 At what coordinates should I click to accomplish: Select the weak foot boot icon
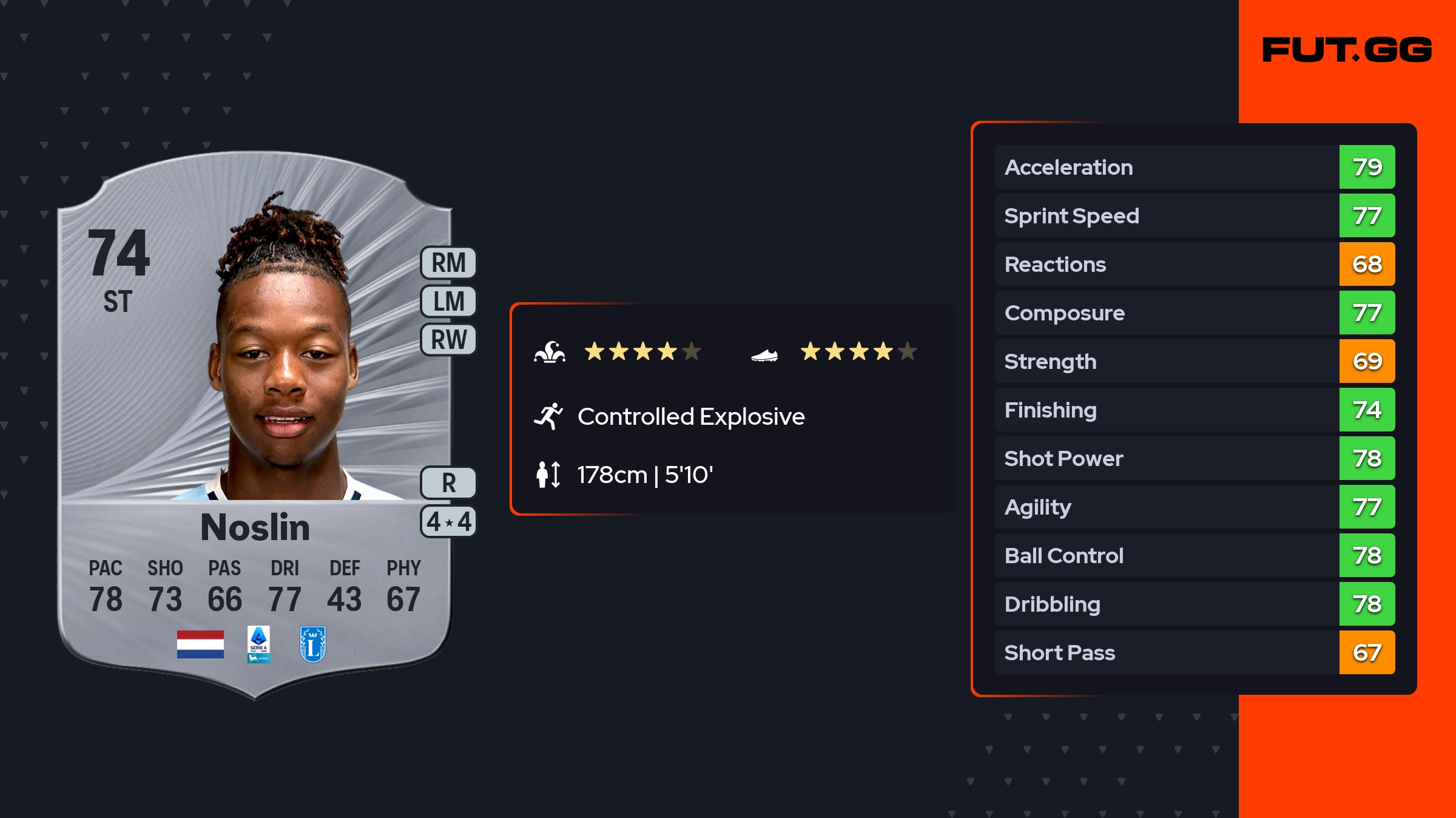coord(764,355)
